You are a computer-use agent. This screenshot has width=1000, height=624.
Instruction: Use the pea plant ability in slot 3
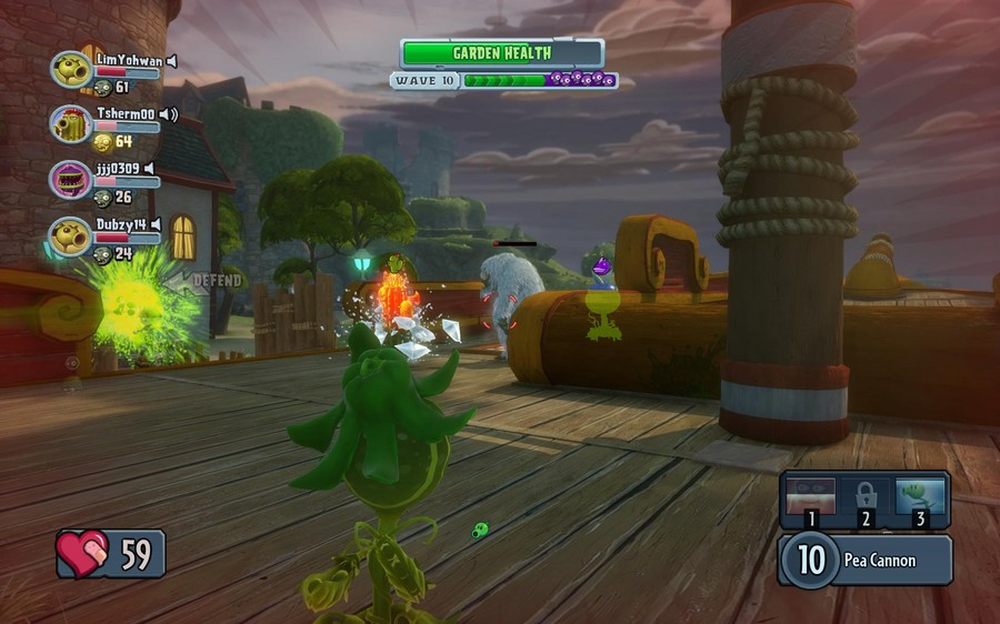919,499
